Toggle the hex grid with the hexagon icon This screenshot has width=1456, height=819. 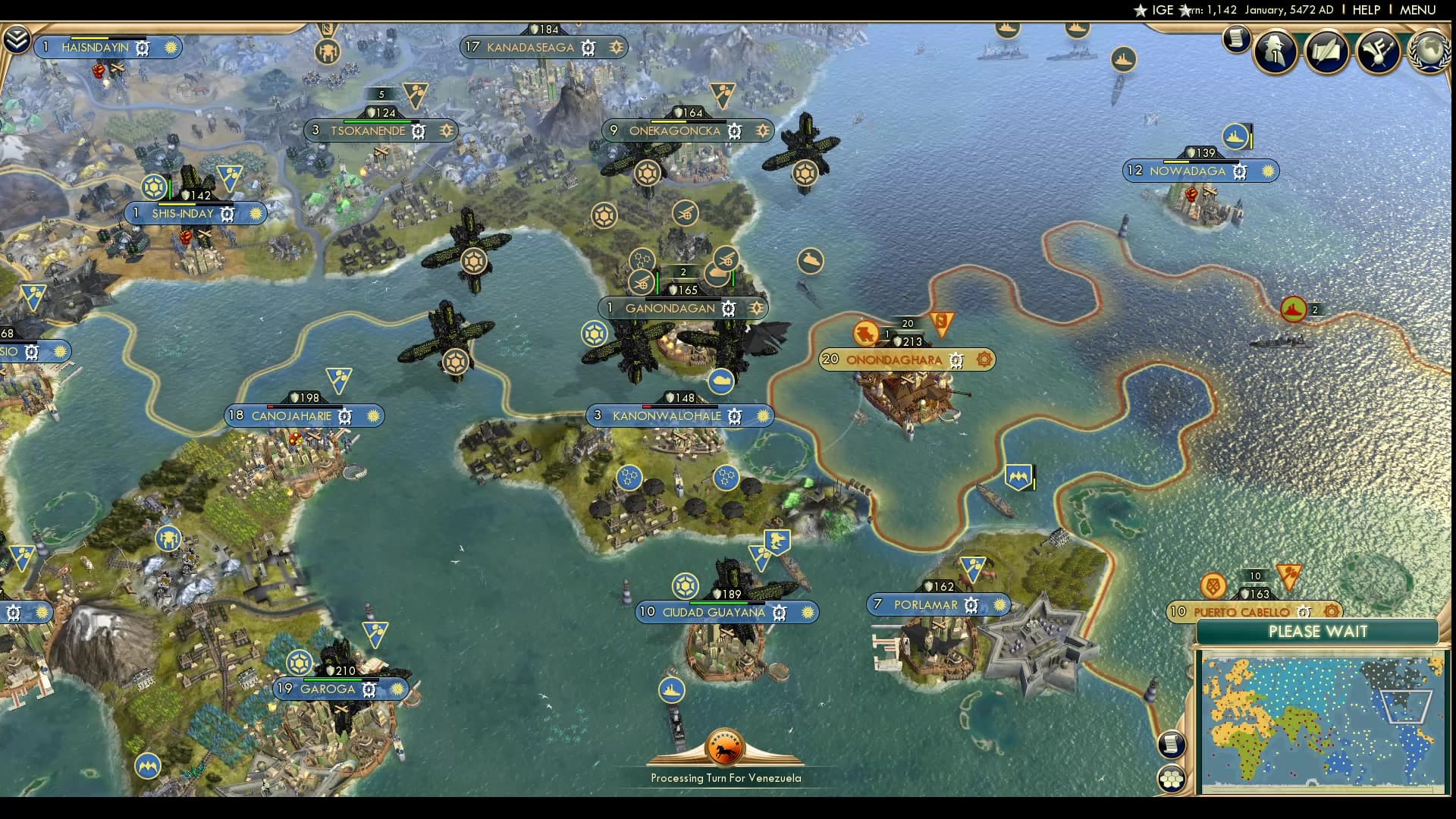click(1172, 779)
